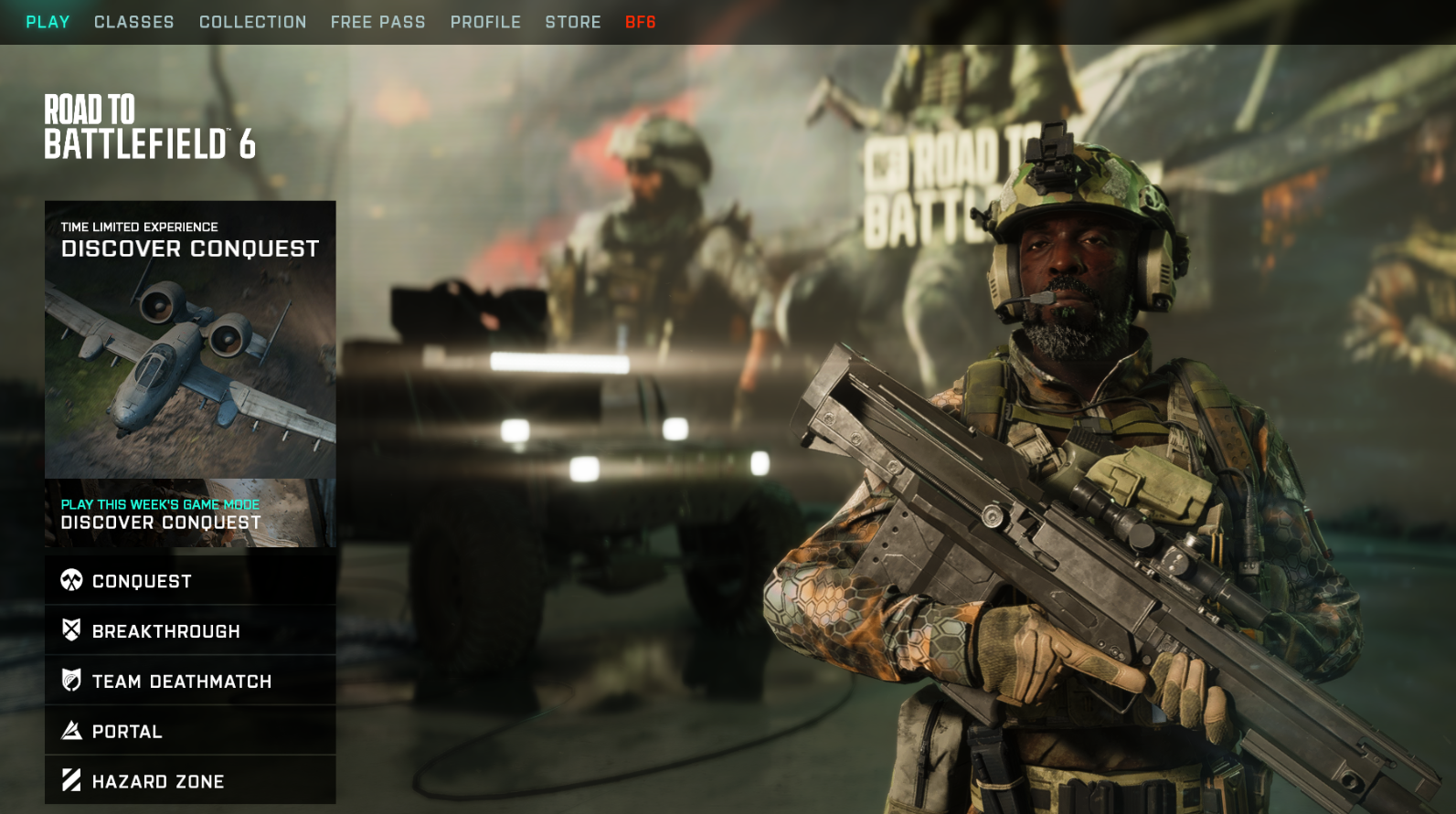
Task: Click Play This Week's Game Mode banner
Action: tap(189, 513)
